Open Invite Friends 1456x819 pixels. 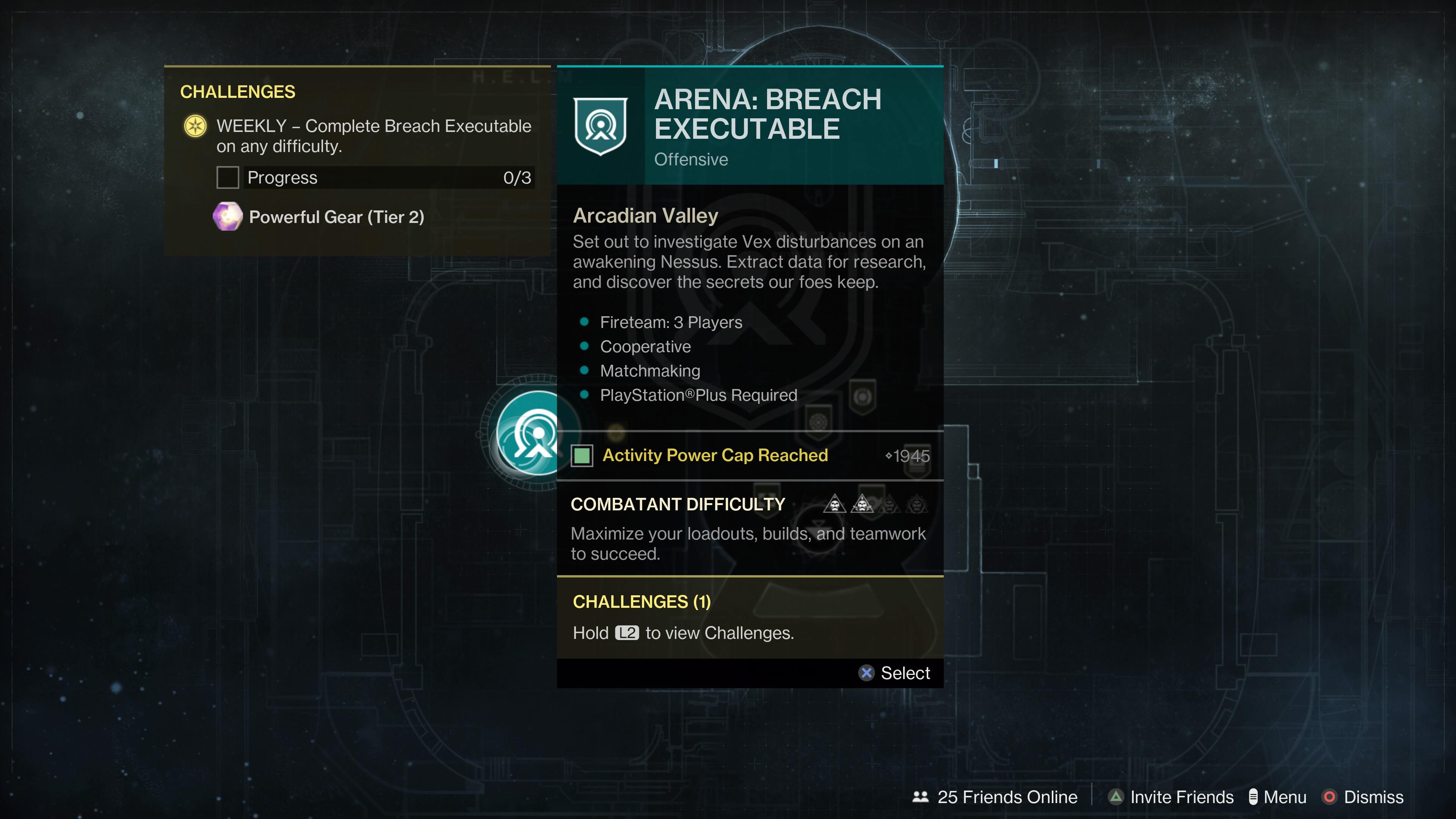point(1170,797)
